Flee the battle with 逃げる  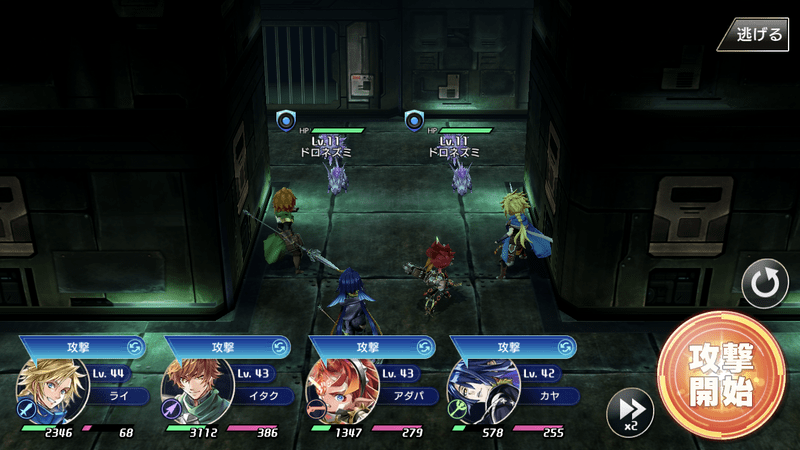point(758,34)
